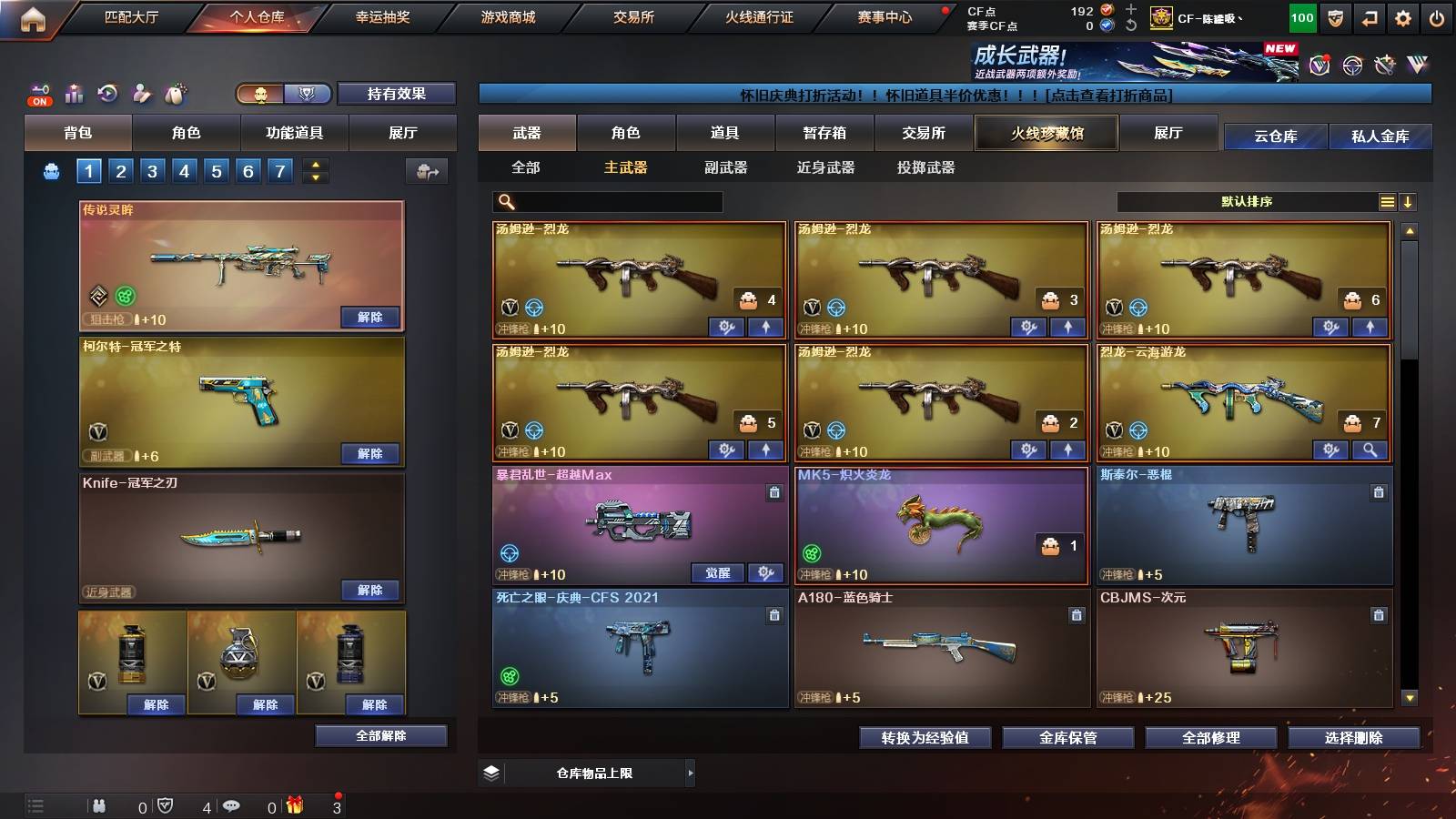Switch the avatar/shield toggle to shield mode
Viewport: 1456px width, 819px height.
click(308, 94)
